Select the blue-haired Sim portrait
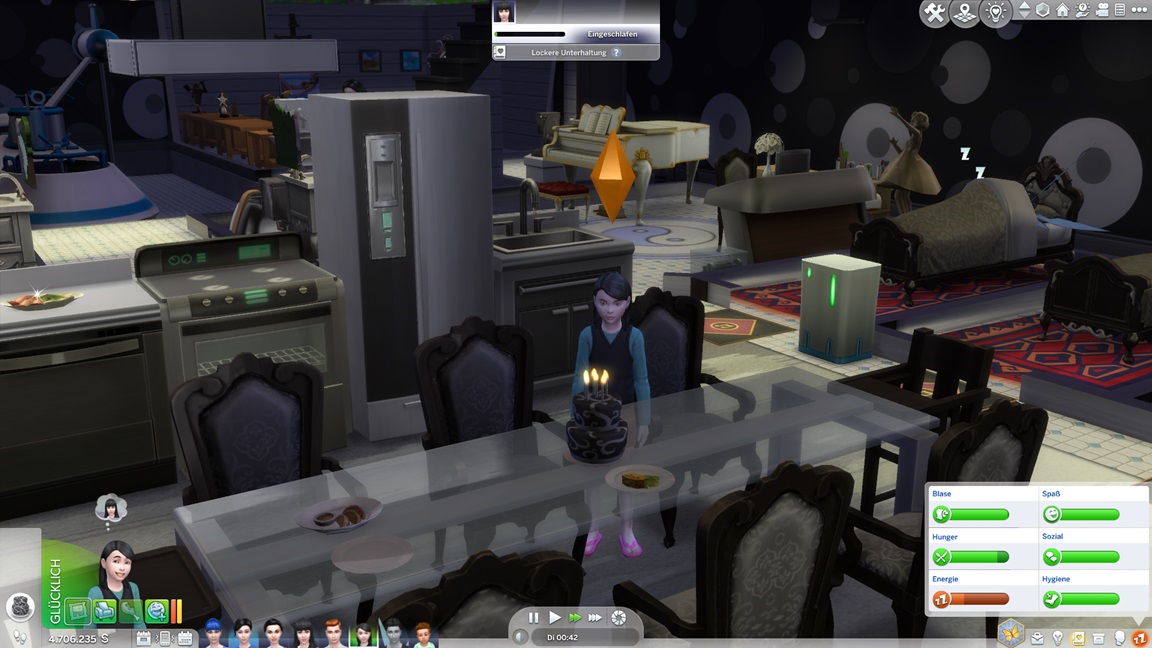 click(212, 634)
